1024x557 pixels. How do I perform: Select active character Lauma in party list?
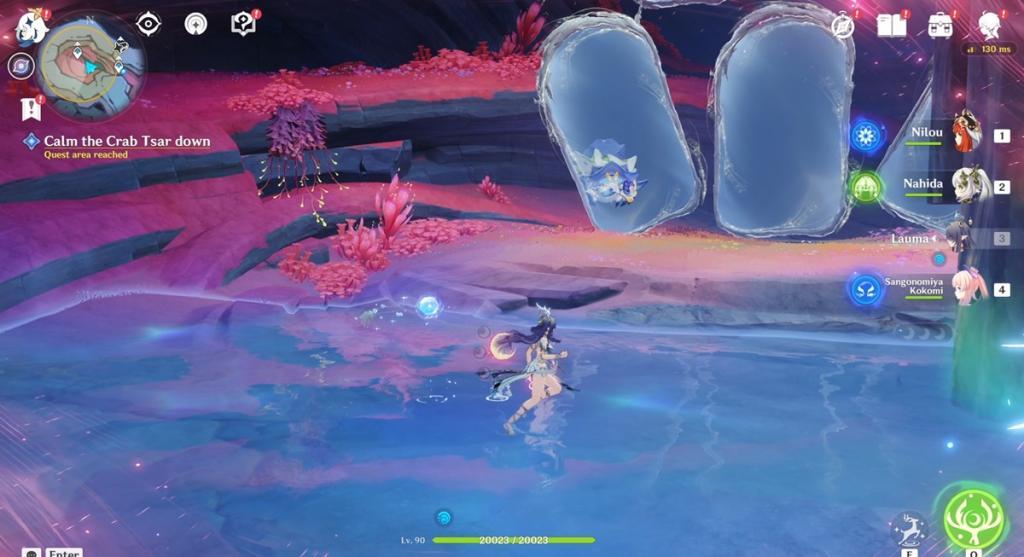pyautogui.click(x=958, y=238)
